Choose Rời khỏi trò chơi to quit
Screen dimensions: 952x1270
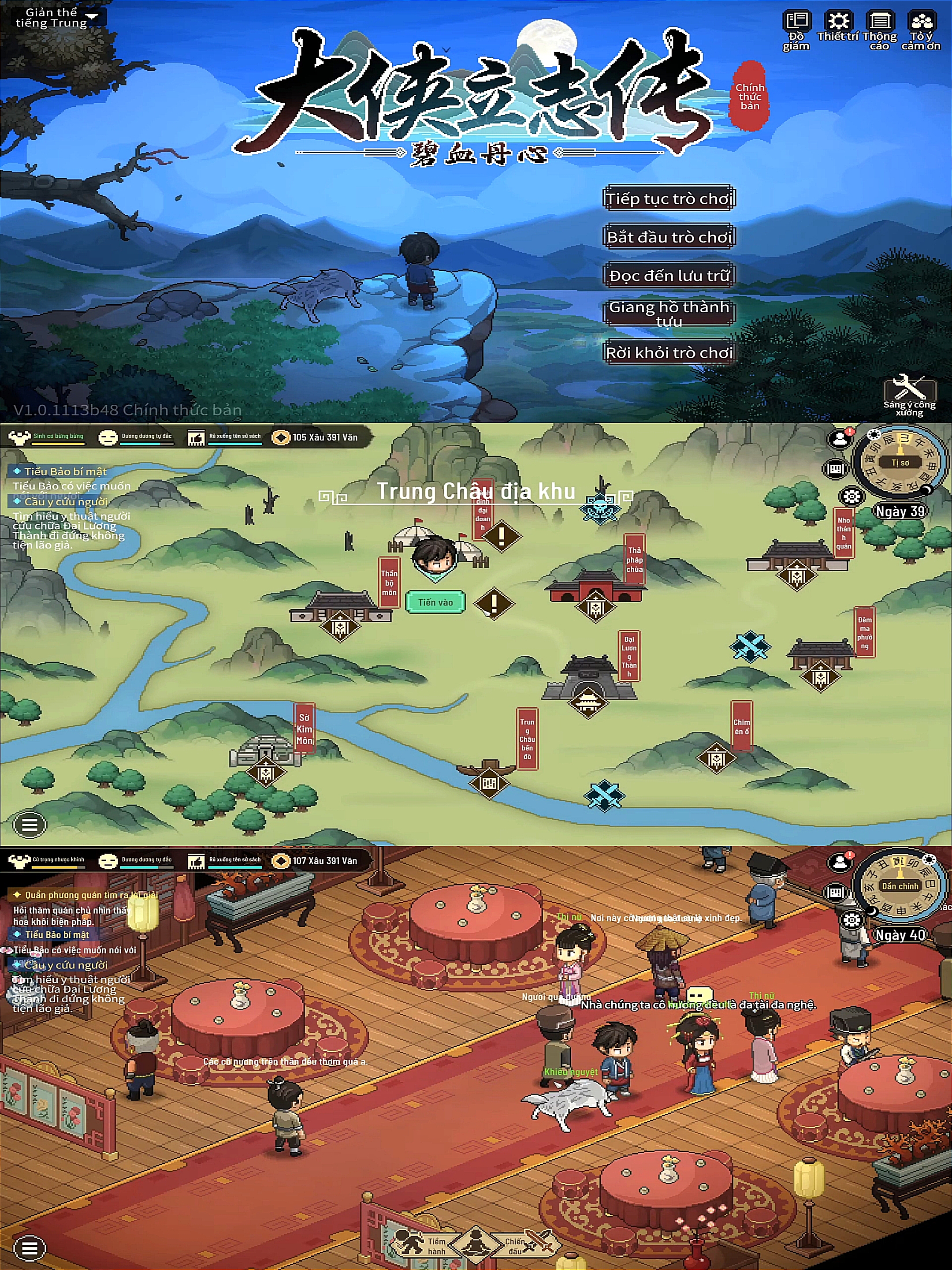point(669,352)
